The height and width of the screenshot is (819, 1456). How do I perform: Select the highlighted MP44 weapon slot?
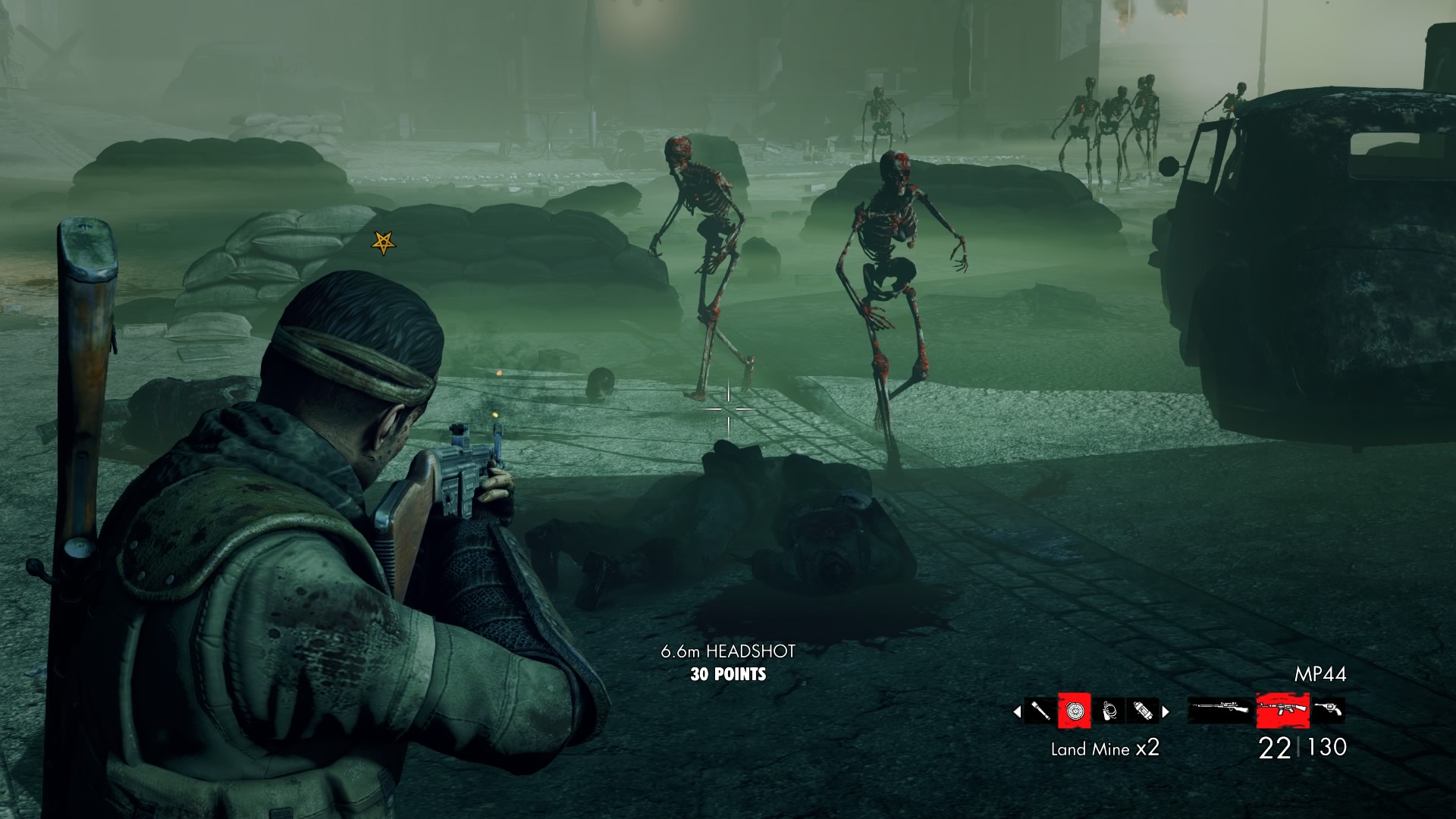(x=1283, y=710)
